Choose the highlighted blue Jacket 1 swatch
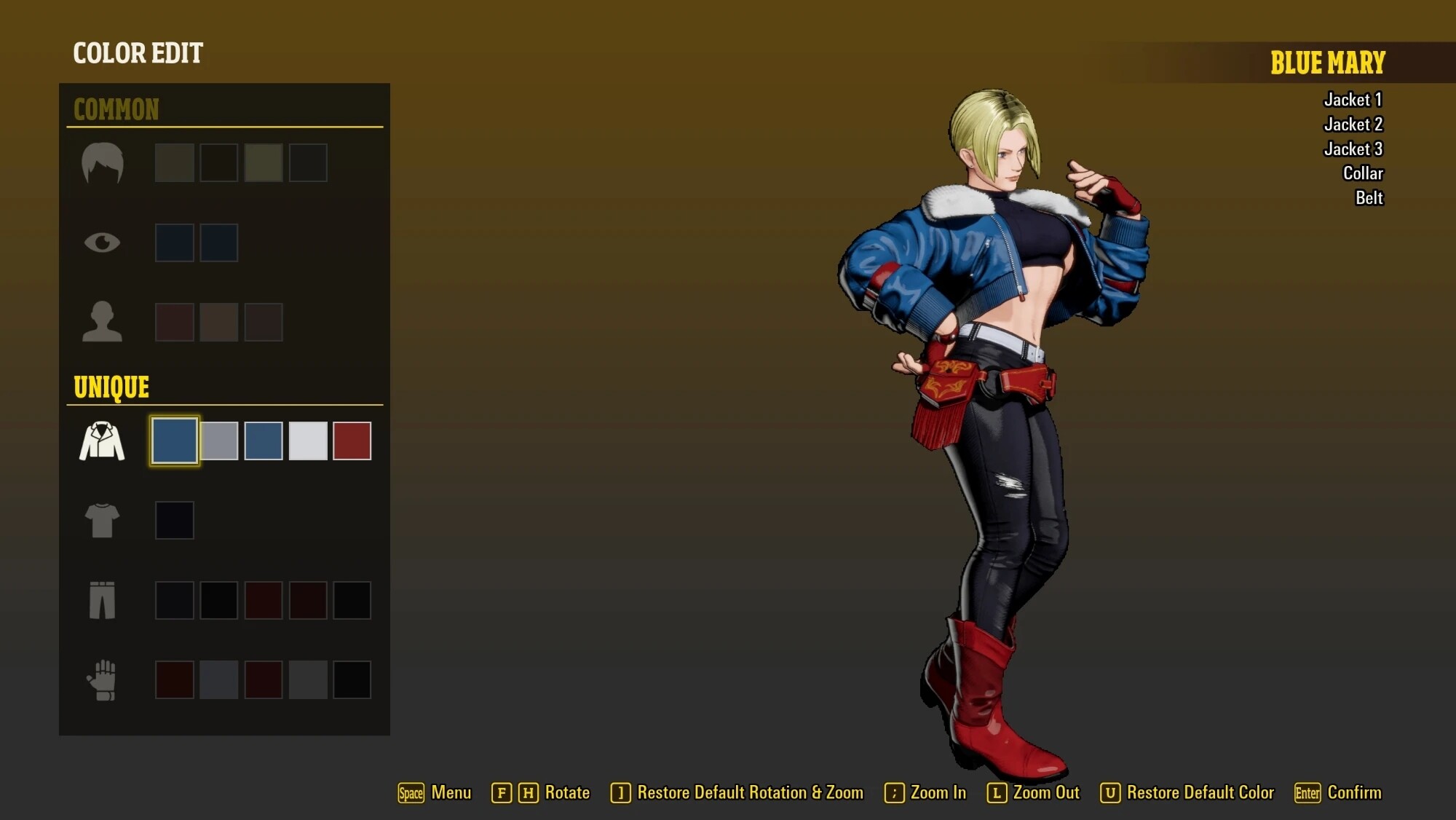Image resolution: width=1456 pixels, height=820 pixels. (x=175, y=441)
